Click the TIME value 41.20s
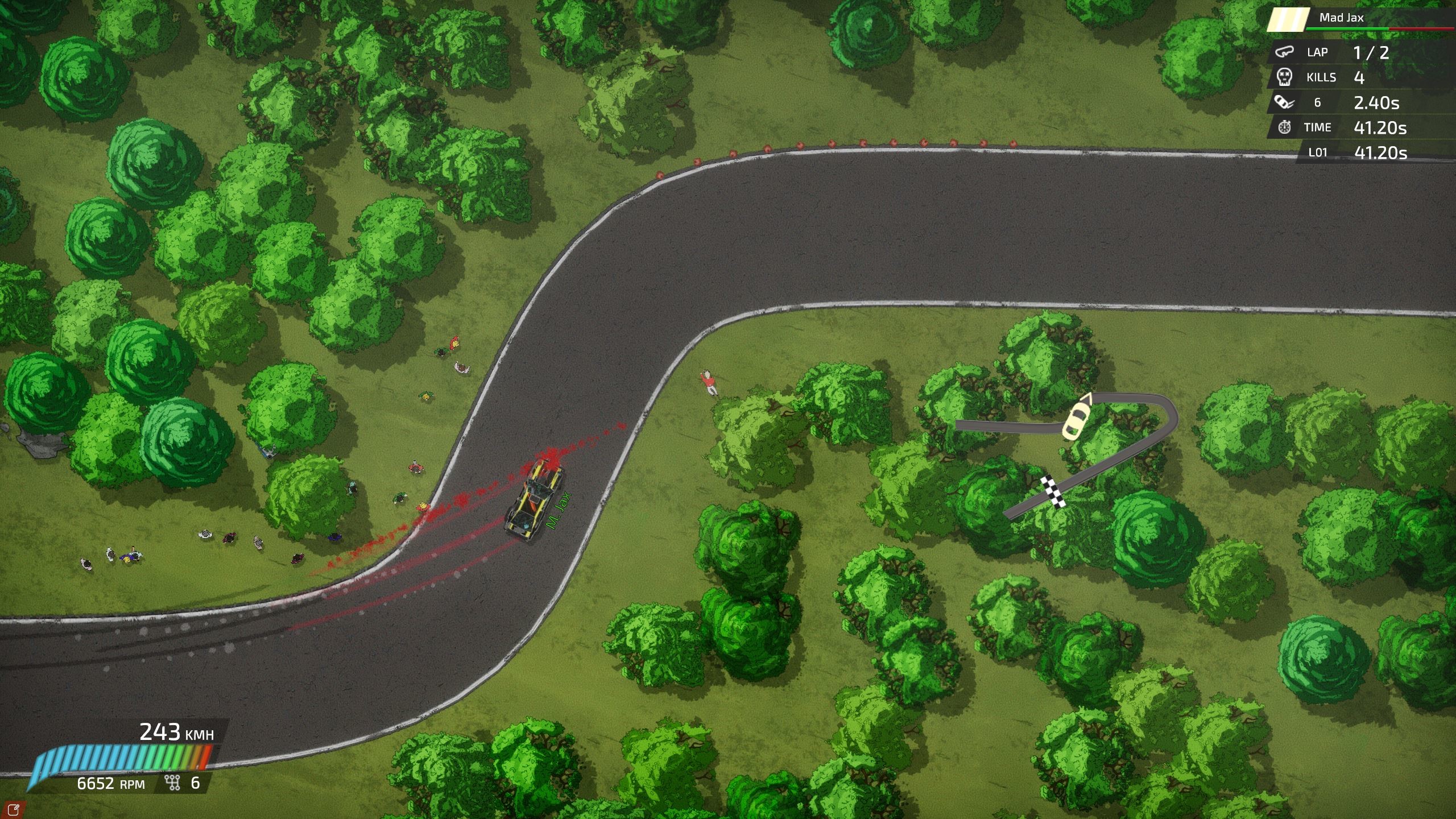This screenshot has width=1456, height=819. click(x=1381, y=127)
